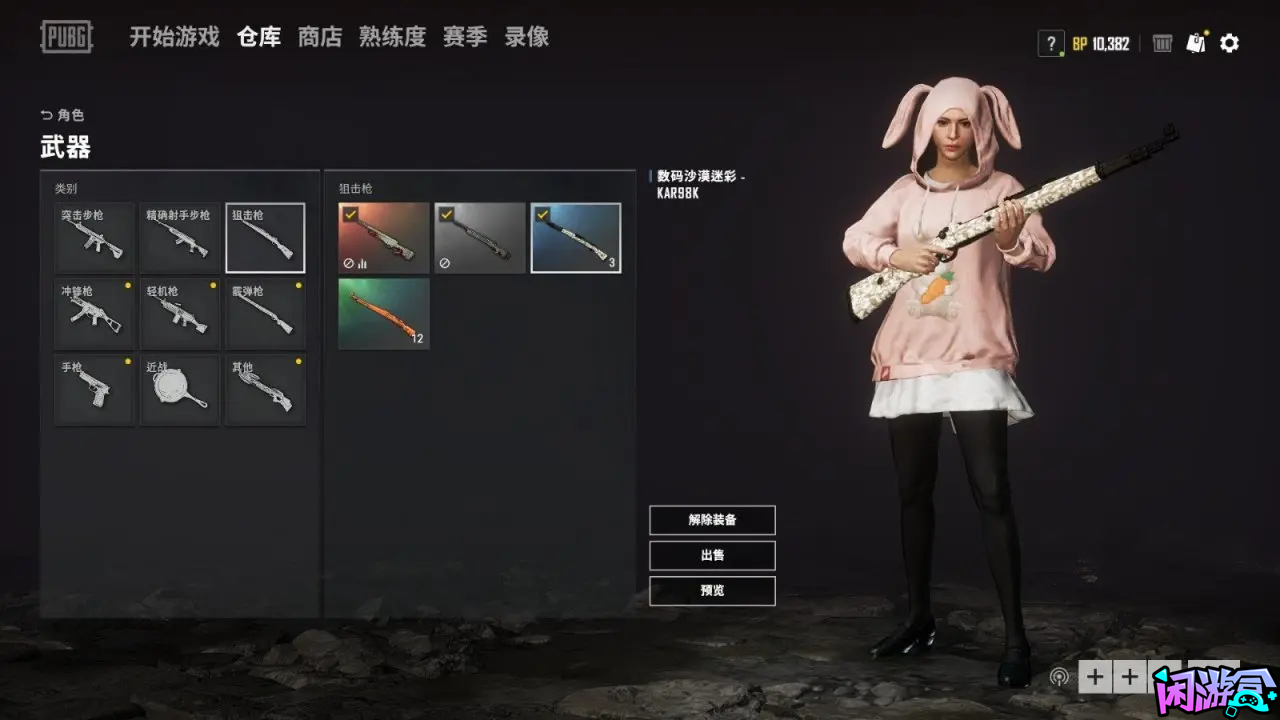This screenshot has width=1280, height=720.
Task: Choose the 轻机枪 LMG category
Action: click(x=180, y=314)
